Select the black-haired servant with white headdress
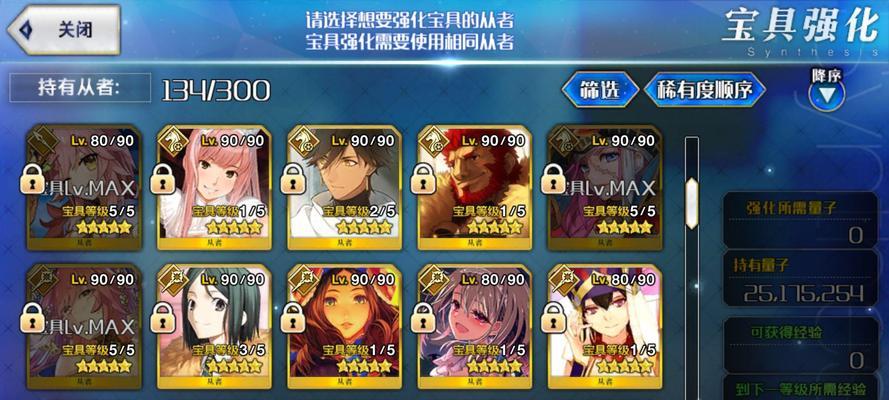 pyautogui.click(x=602, y=322)
